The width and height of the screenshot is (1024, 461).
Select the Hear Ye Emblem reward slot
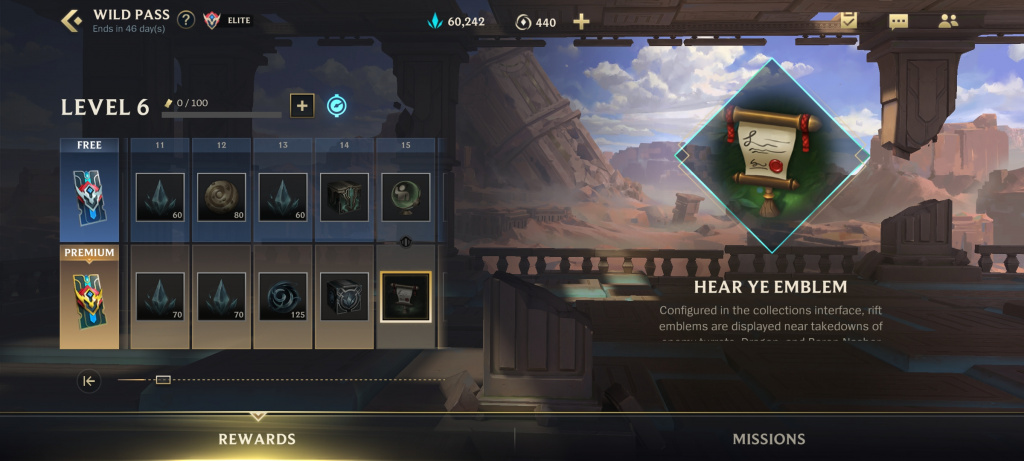tap(405, 296)
